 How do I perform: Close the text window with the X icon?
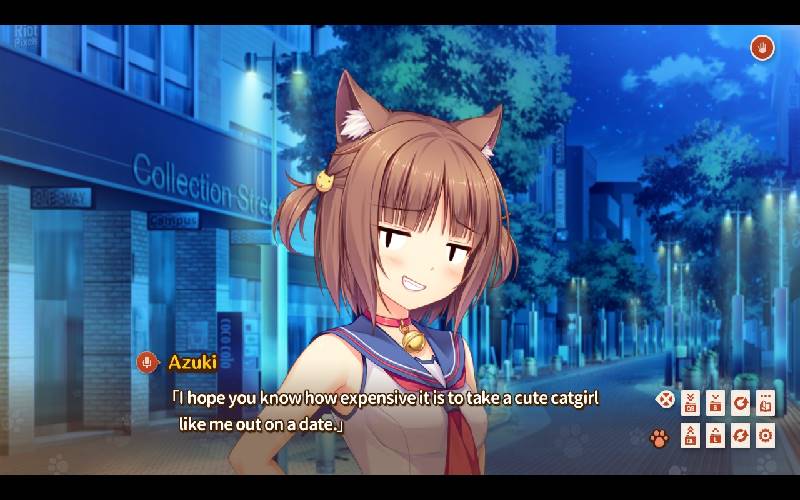[664, 401]
